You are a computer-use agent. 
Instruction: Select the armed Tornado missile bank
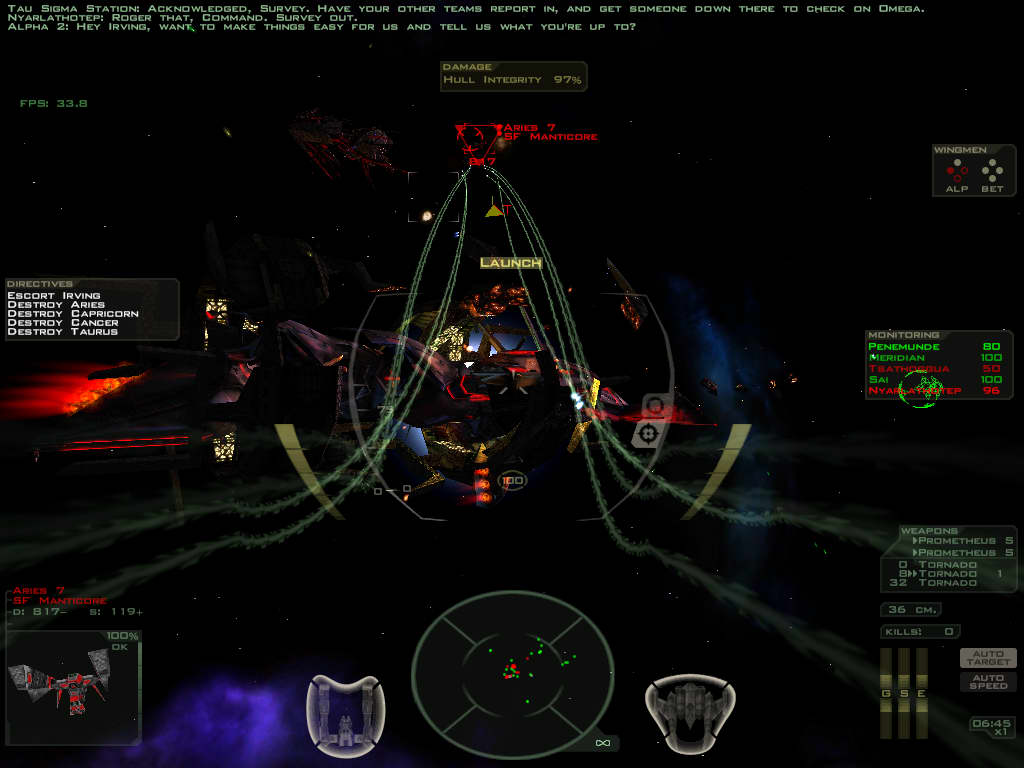tap(947, 574)
